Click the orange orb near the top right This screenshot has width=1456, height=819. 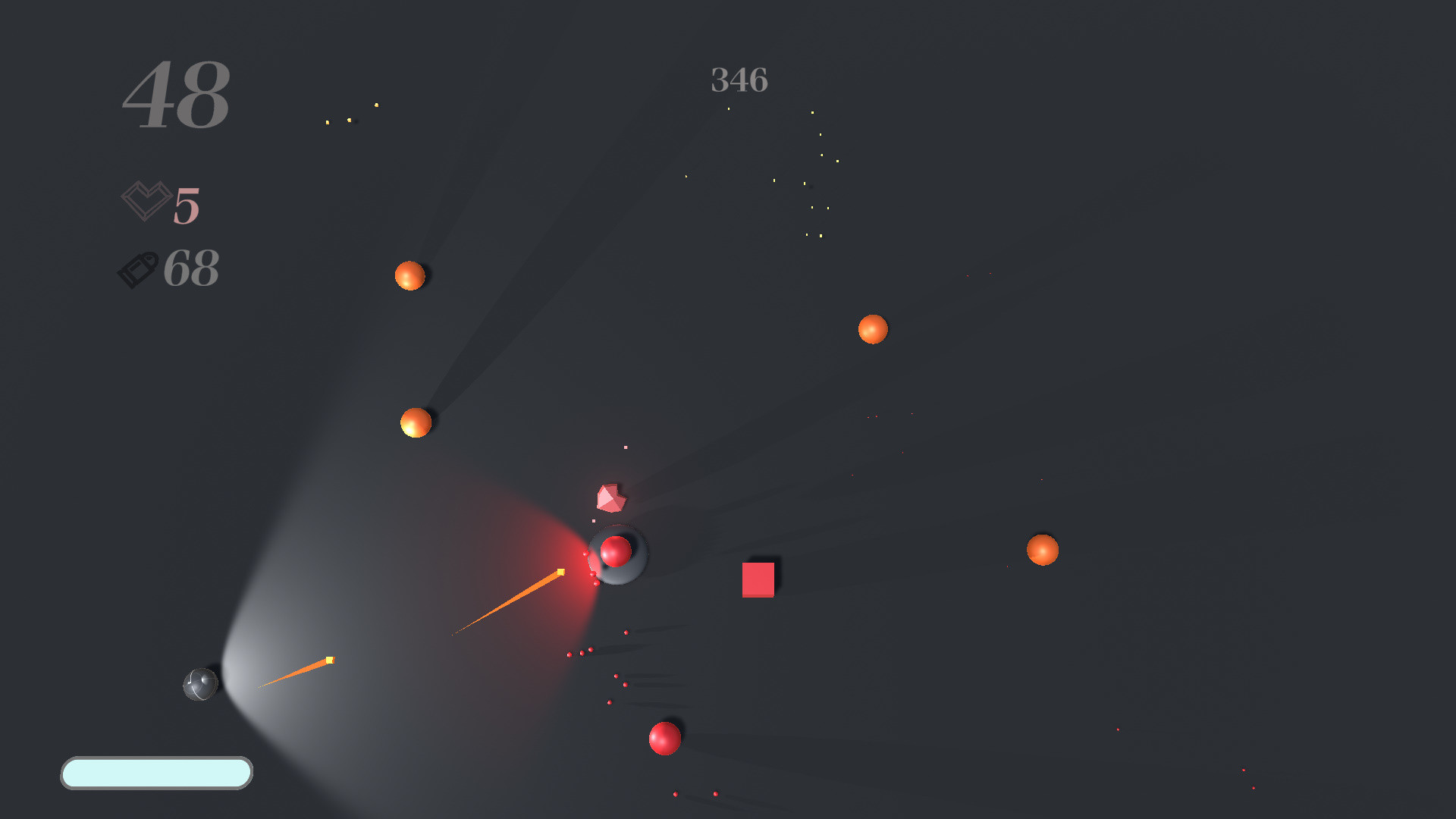click(872, 329)
